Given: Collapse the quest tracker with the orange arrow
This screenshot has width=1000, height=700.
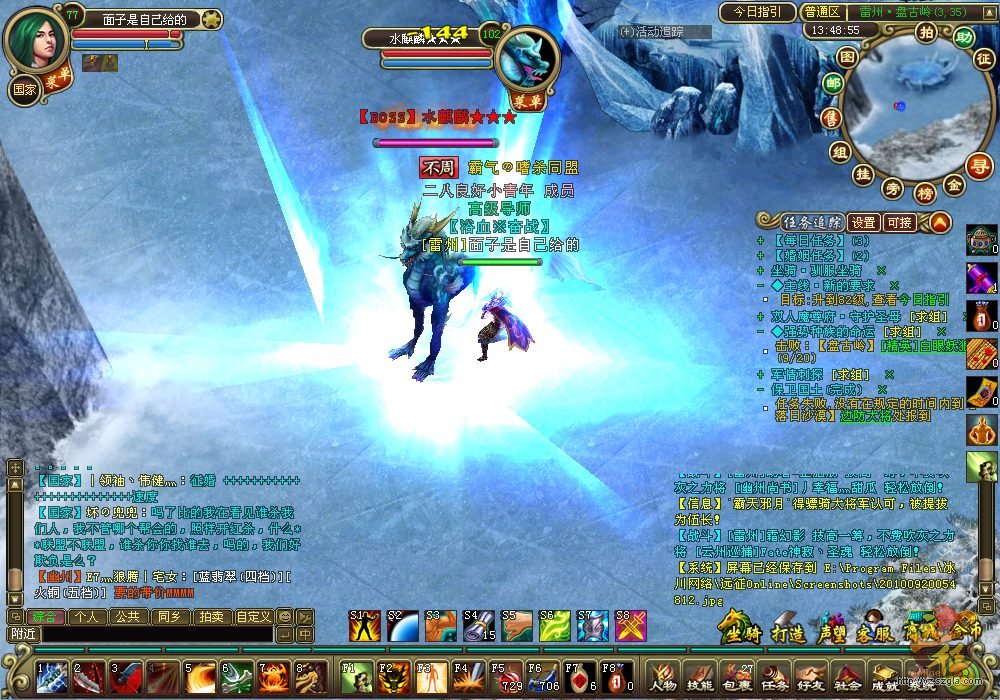Looking at the screenshot, I should (939, 222).
